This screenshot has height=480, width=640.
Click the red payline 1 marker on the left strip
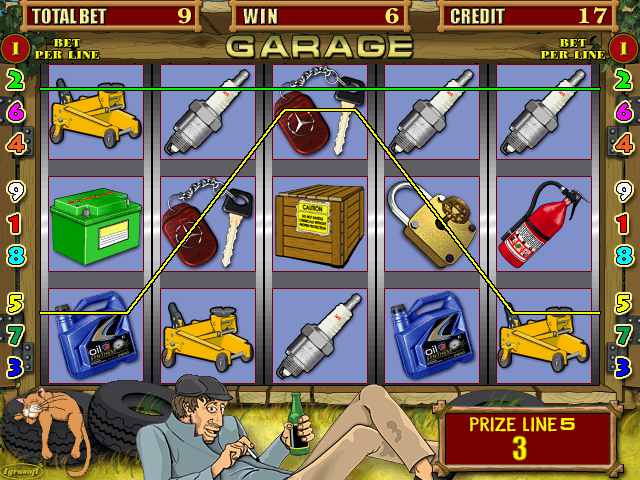[x=15, y=222]
